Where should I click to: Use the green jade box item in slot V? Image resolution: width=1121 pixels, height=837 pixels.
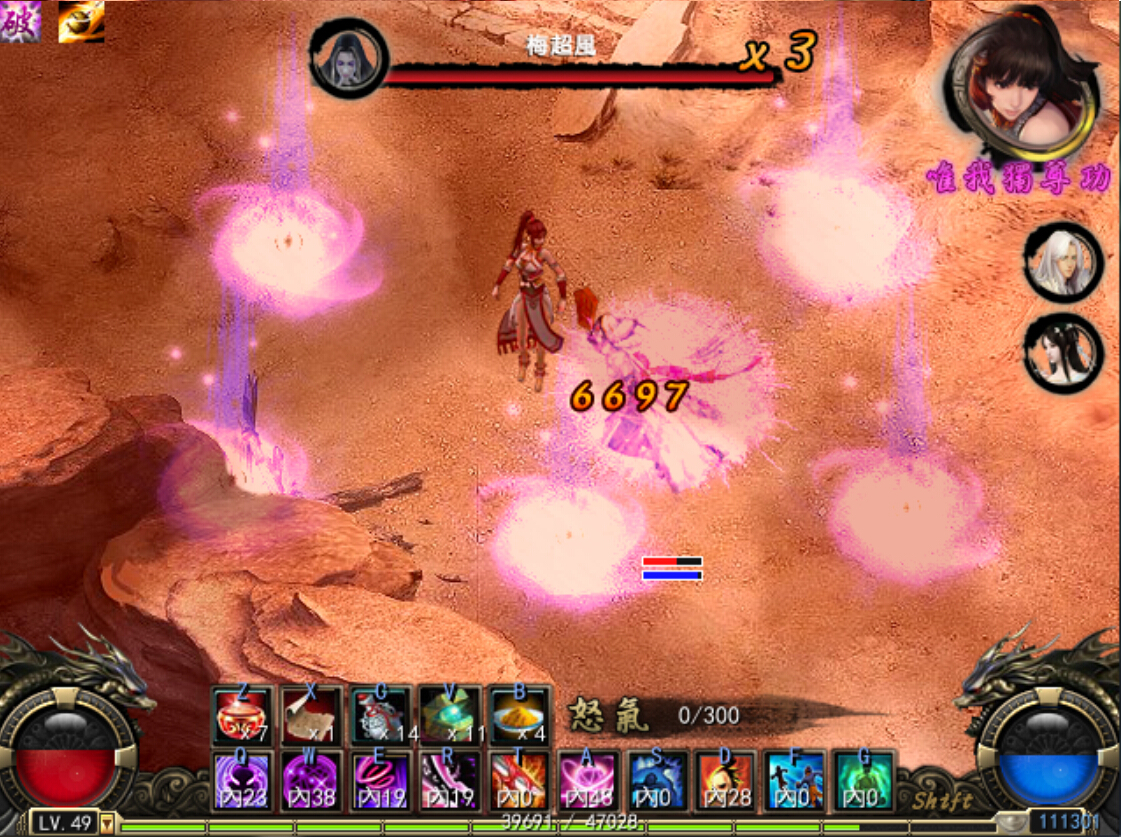(449, 716)
